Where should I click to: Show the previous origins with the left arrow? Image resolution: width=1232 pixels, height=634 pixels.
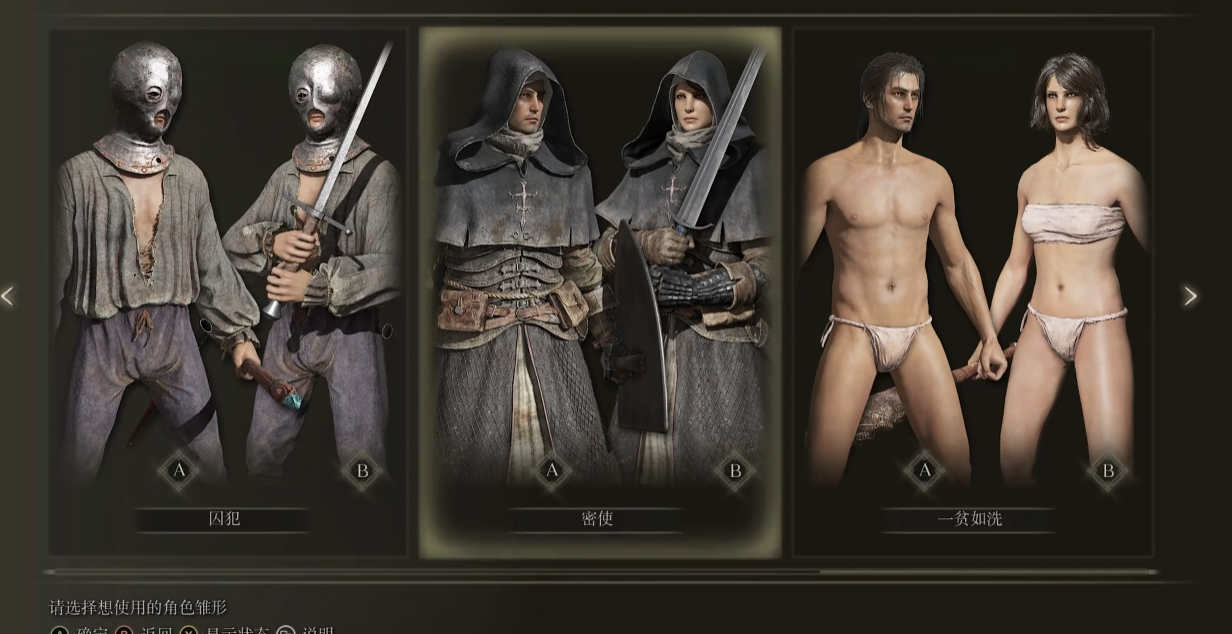[9, 296]
